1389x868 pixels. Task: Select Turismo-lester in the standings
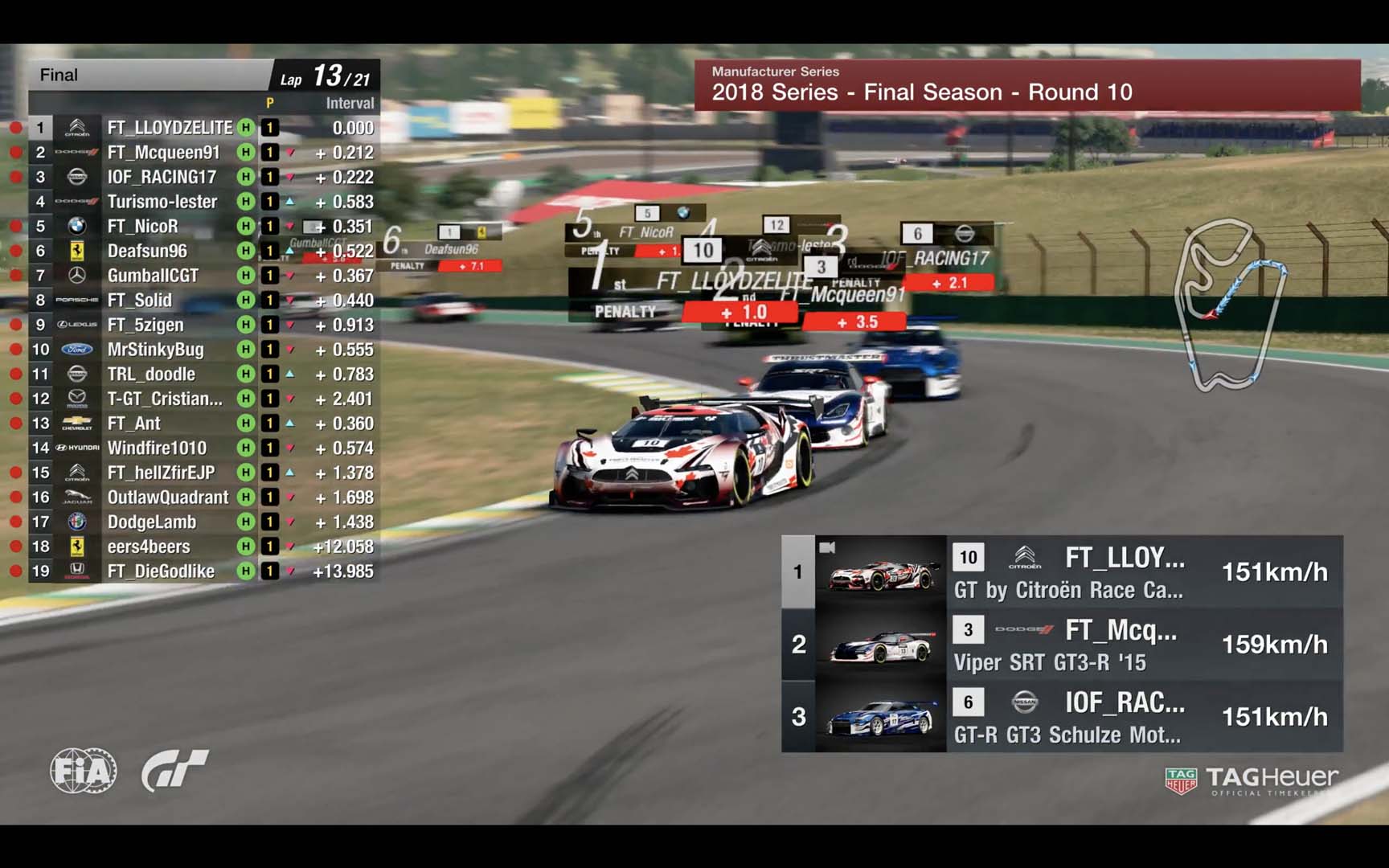click(162, 202)
